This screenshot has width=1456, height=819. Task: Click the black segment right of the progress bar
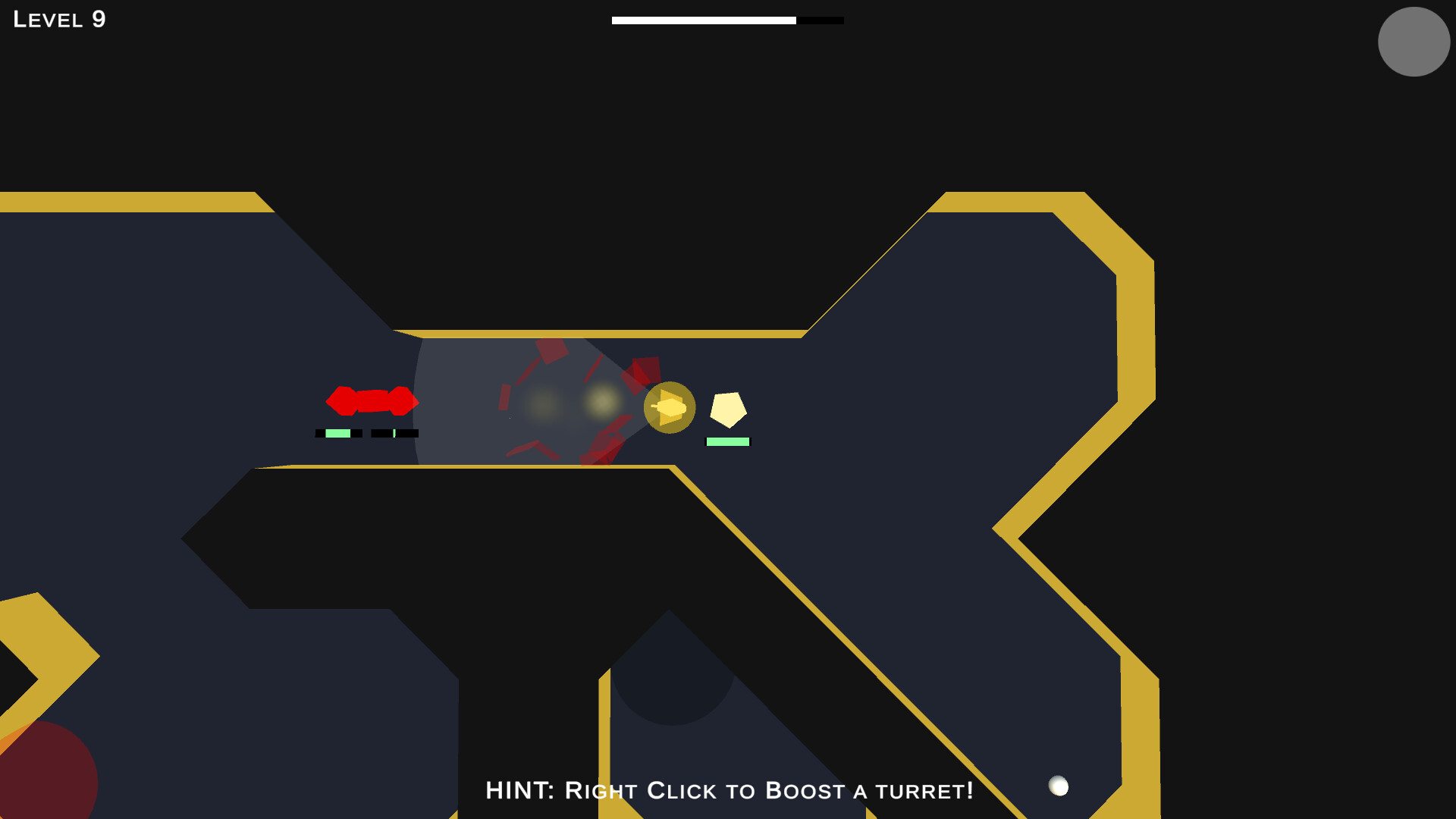coord(821,20)
